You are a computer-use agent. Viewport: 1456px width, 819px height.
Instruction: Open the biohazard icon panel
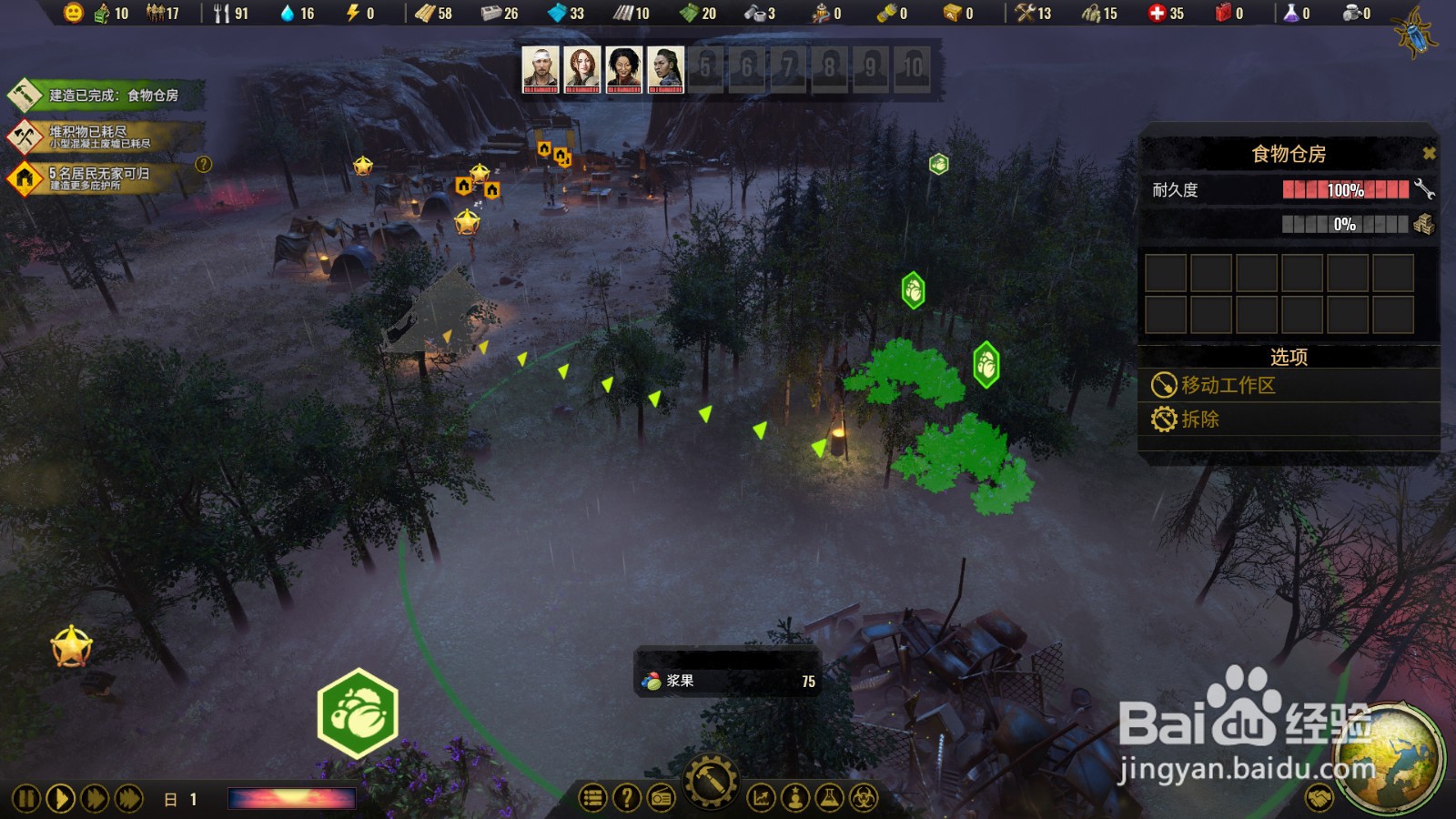click(x=864, y=799)
